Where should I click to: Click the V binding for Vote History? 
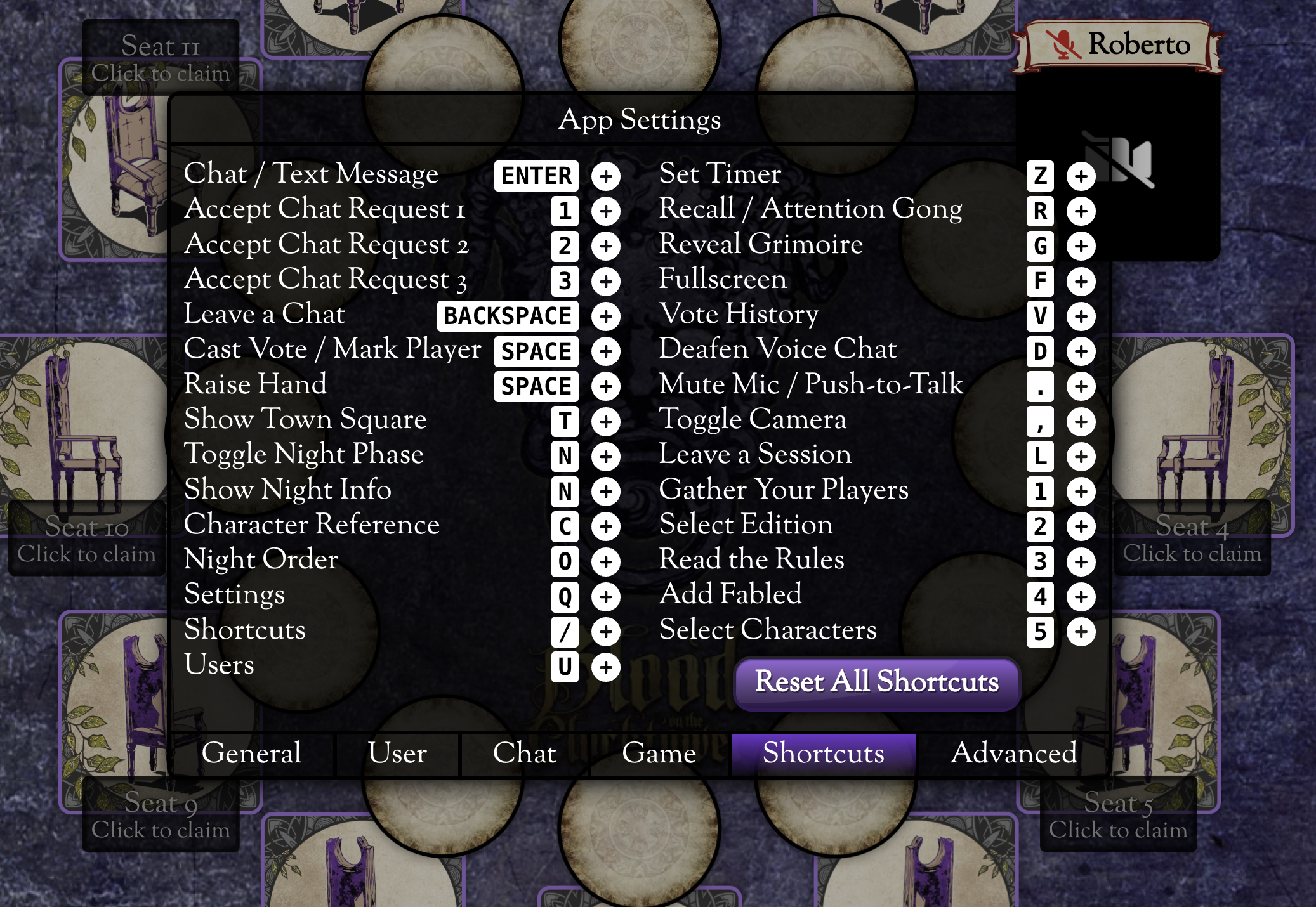1040,316
